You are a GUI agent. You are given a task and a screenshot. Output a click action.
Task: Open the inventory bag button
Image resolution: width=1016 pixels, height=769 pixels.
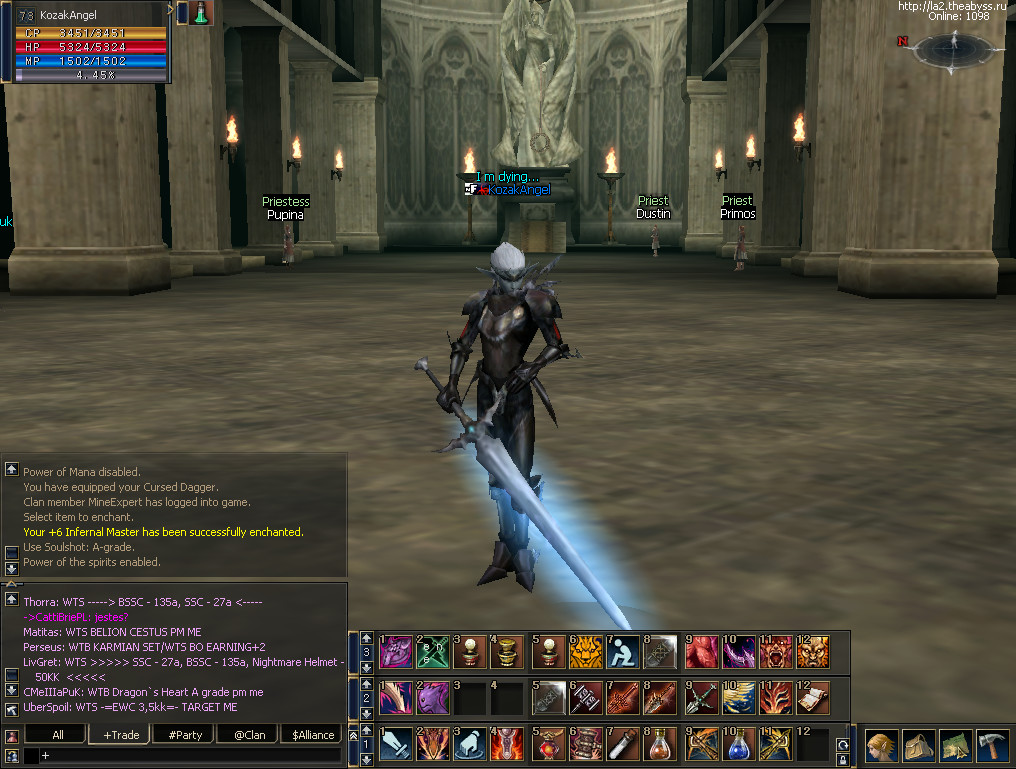coord(917,746)
